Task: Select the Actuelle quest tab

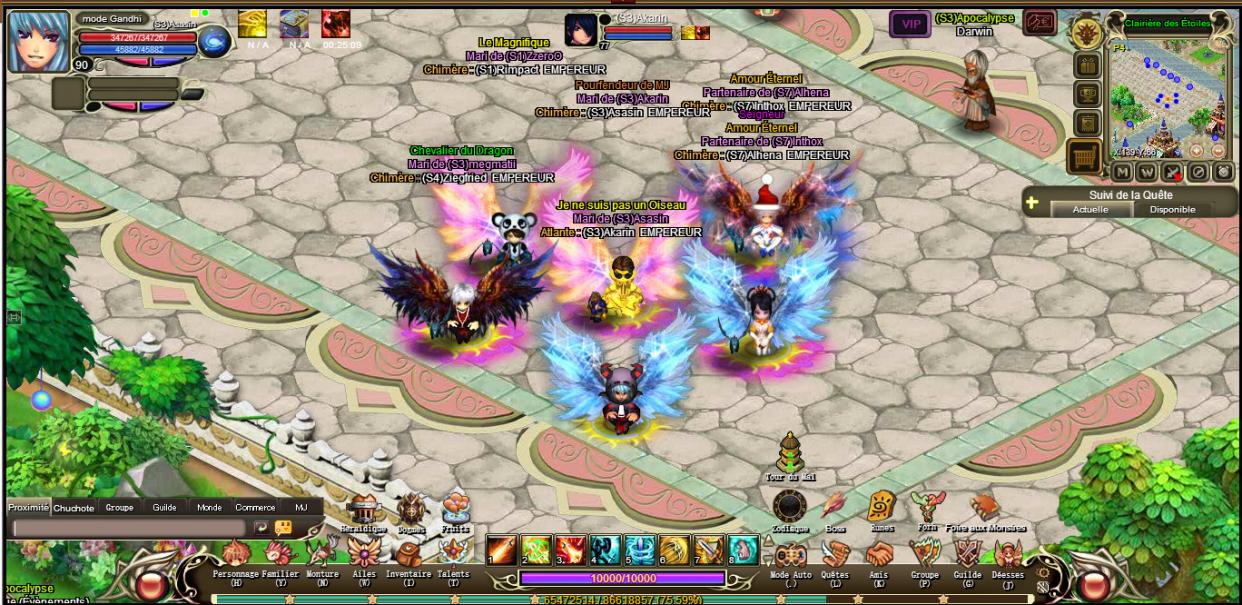Action: (x=1090, y=210)
